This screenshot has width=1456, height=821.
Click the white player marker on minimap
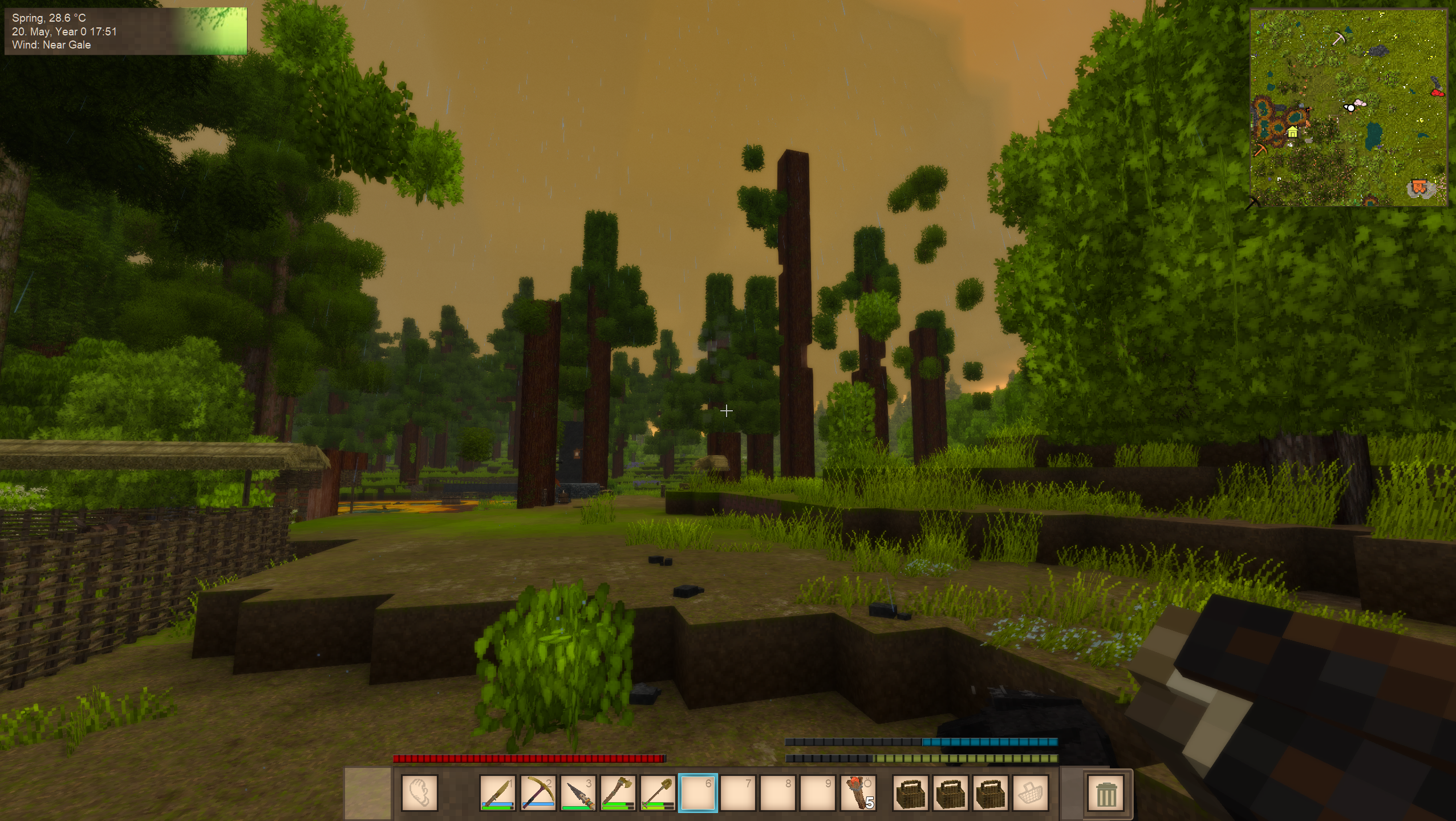(x=1350, y=107)
